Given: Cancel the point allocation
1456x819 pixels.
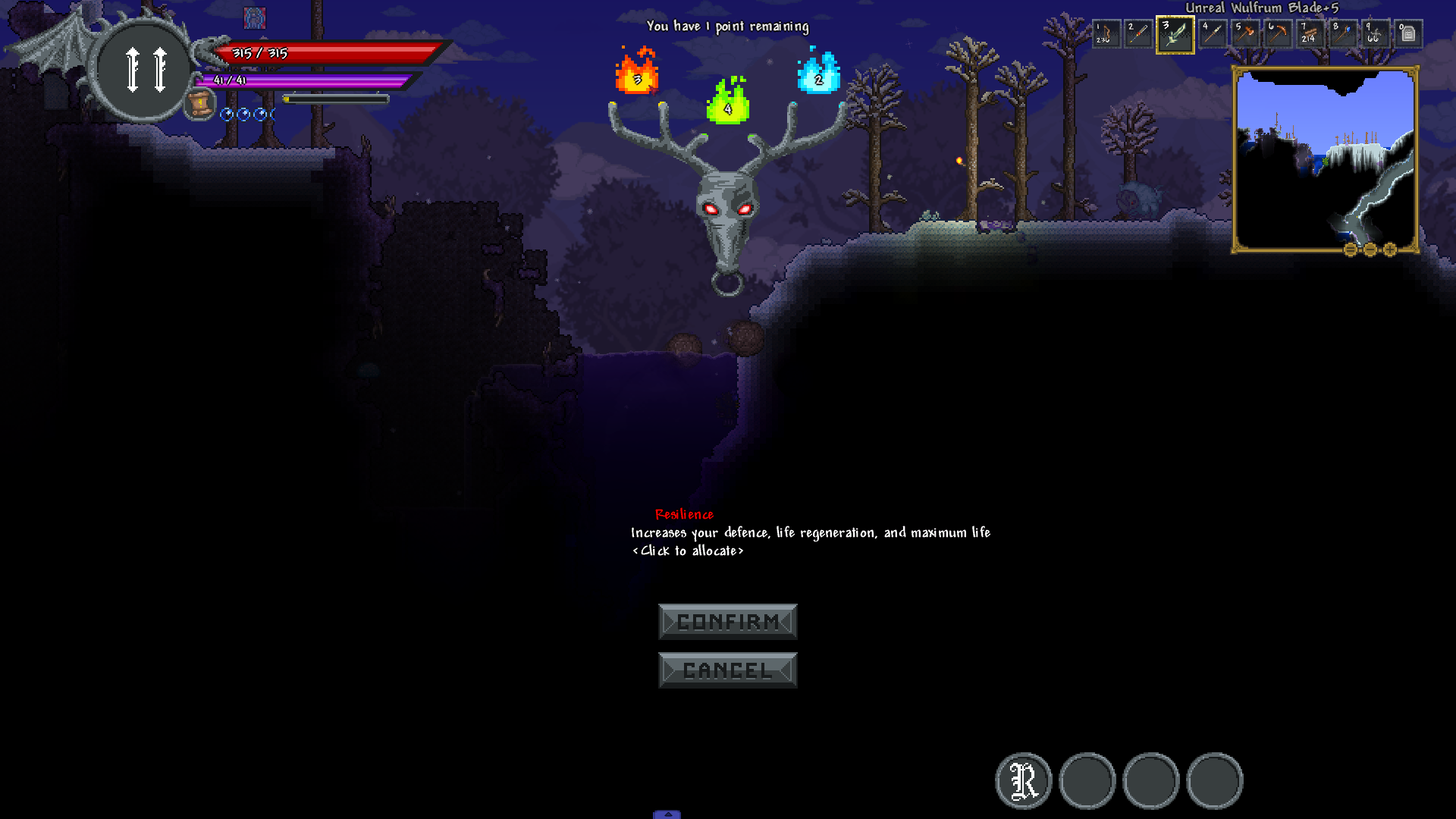Looking at the screenshot, I should [727, 670].
